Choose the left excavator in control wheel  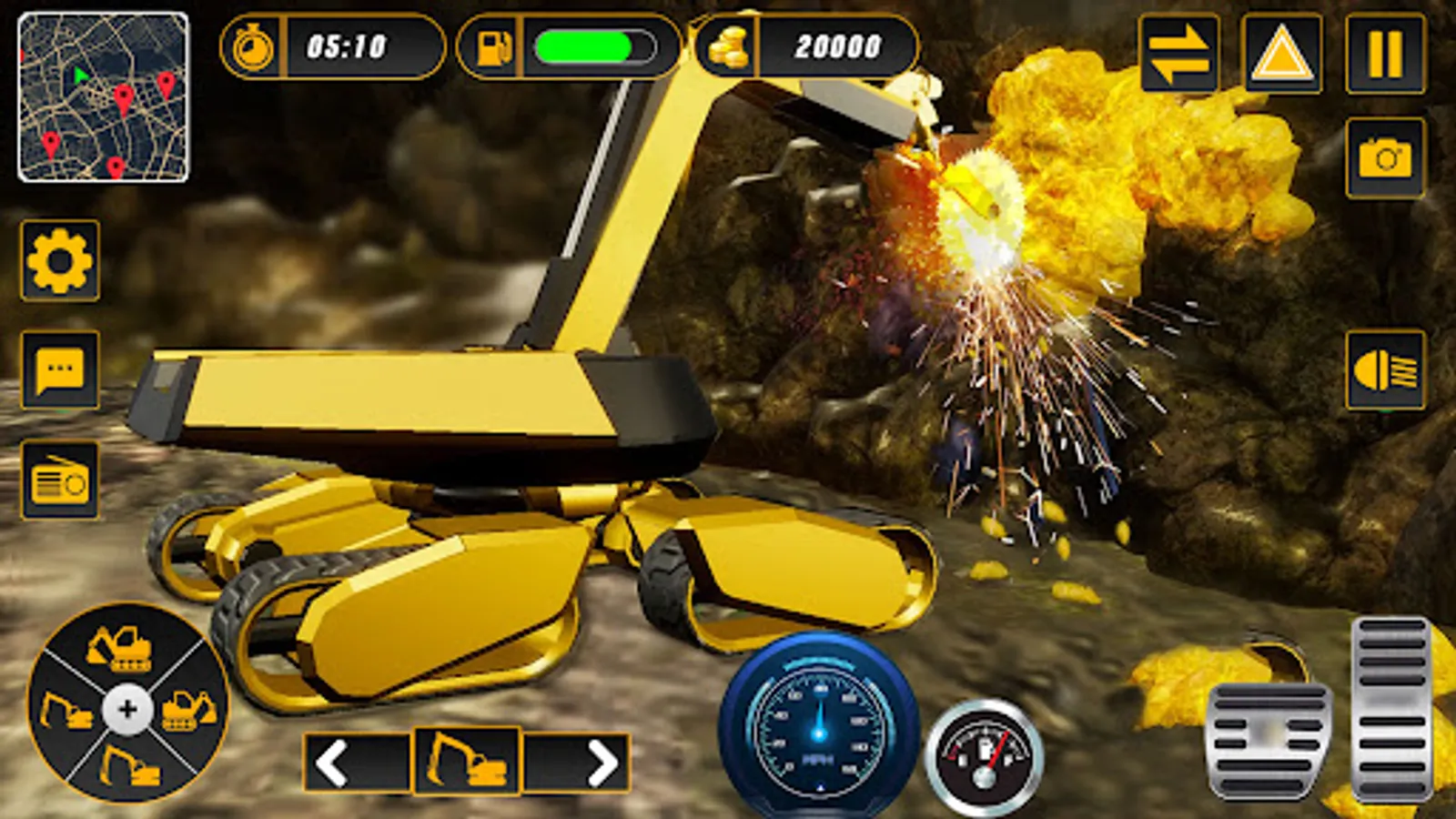(x=66, y=712)
